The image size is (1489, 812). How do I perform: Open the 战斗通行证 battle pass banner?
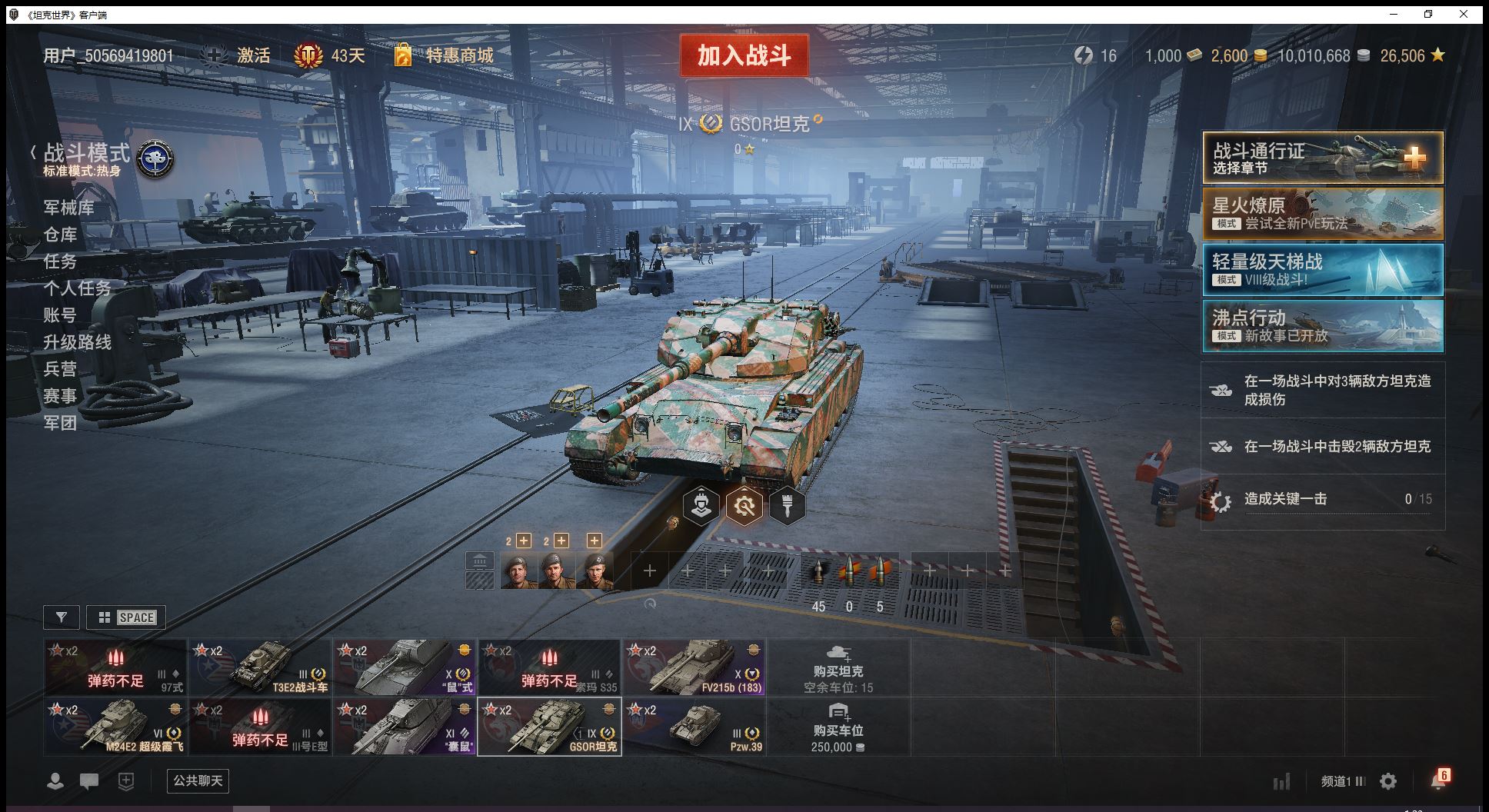click(1323, 158)
